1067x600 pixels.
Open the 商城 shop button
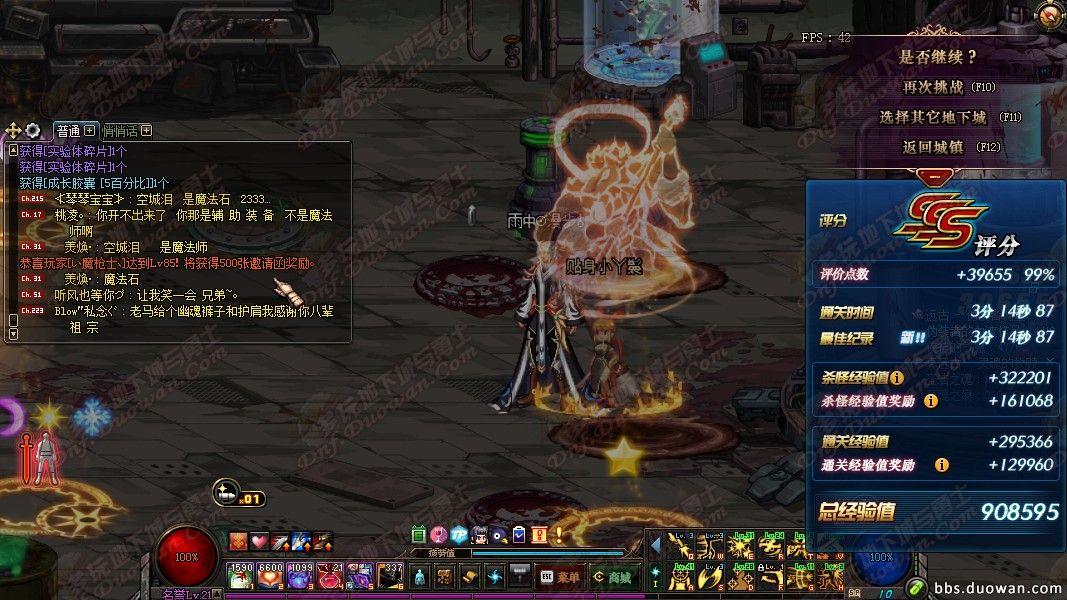click(610, 577)
